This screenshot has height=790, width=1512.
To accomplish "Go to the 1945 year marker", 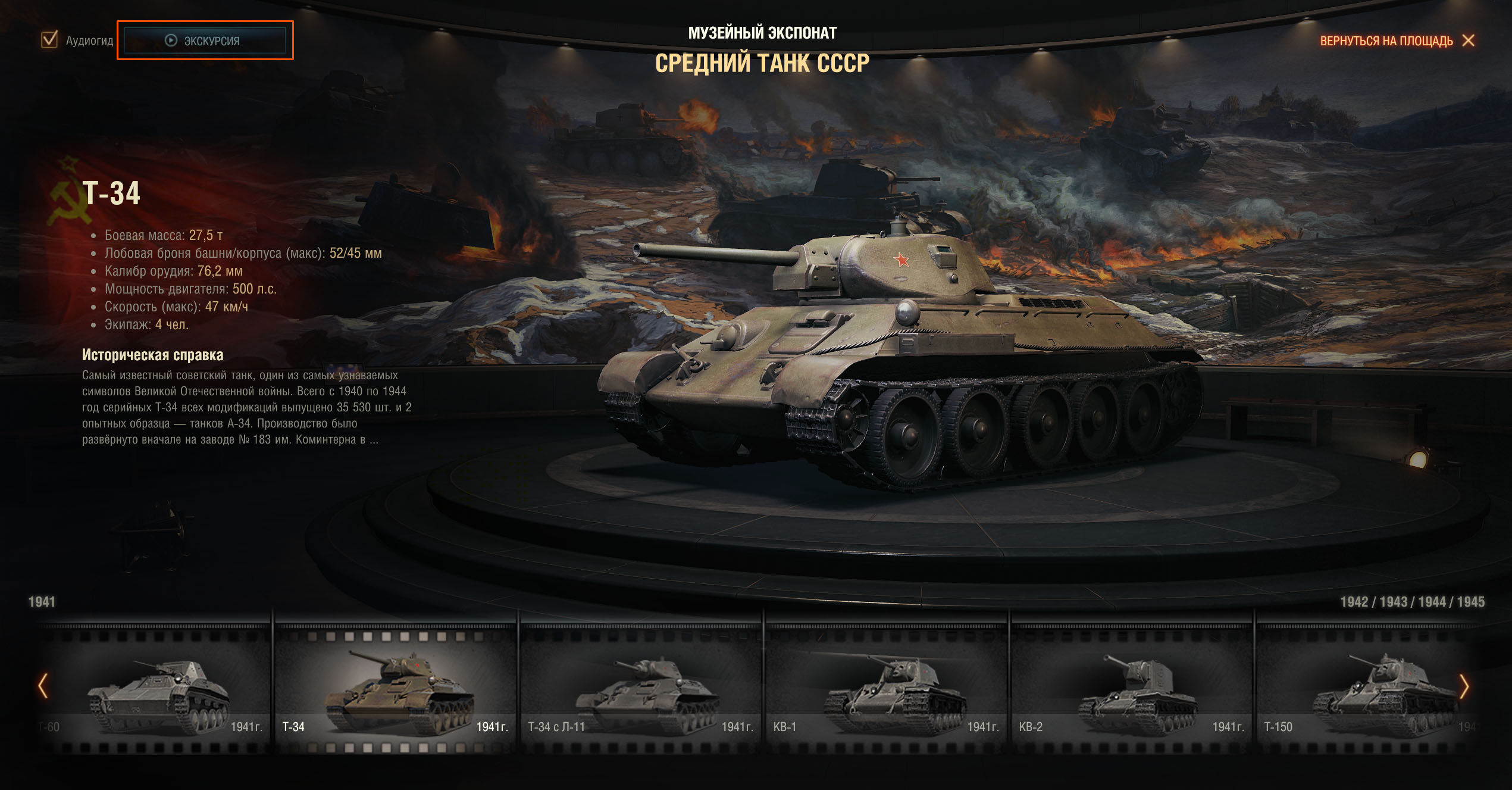I will (x=1472, y=602).
